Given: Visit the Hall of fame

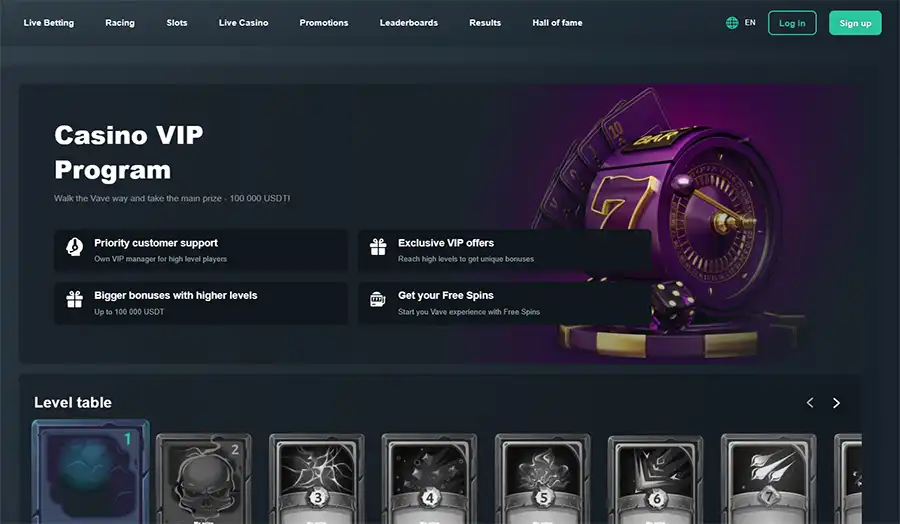Looking at the screenshot, I should pyautogui.click(x=557, y=23).
